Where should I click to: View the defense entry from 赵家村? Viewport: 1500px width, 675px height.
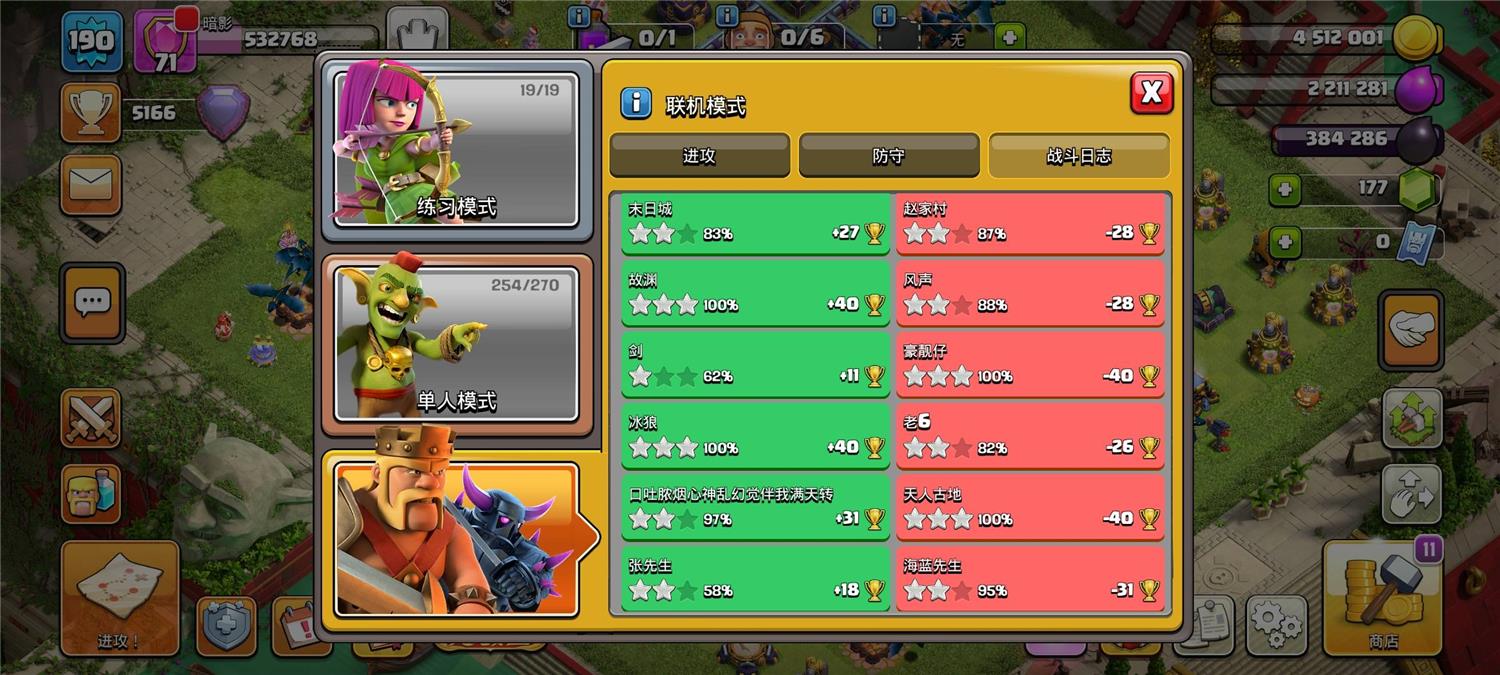1031,223
